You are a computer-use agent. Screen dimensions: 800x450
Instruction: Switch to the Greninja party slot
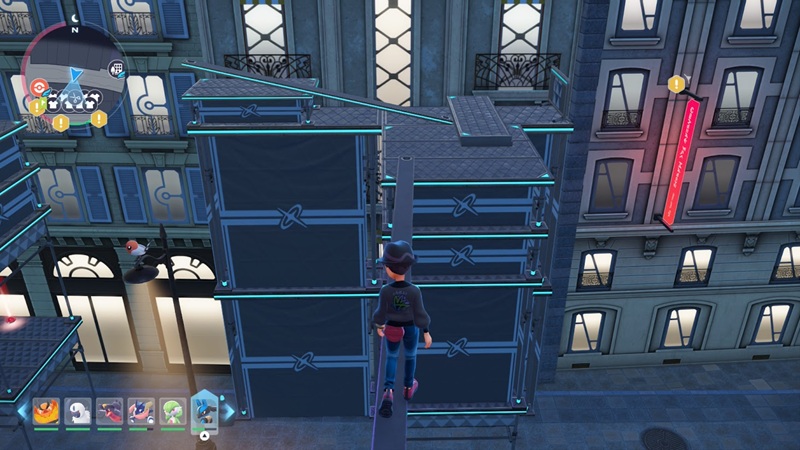(140, 411)
